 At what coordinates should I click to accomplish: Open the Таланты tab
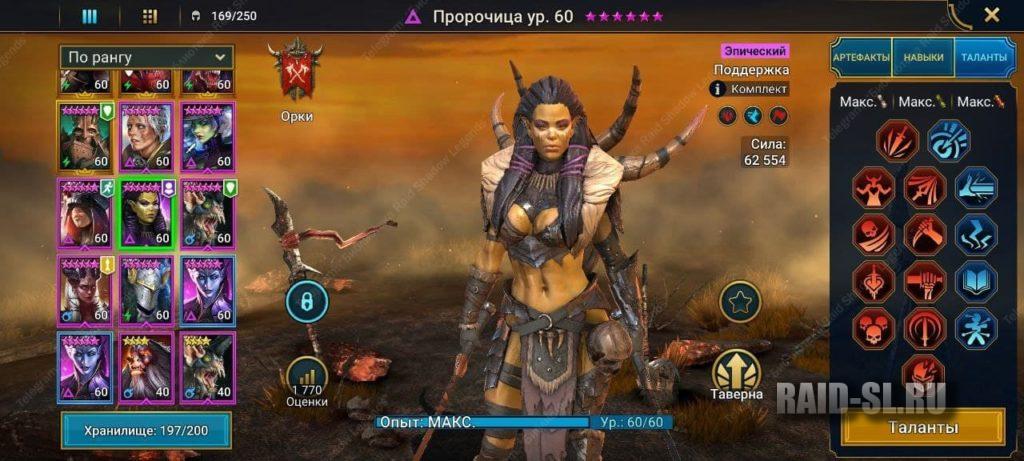coord(984,58)
